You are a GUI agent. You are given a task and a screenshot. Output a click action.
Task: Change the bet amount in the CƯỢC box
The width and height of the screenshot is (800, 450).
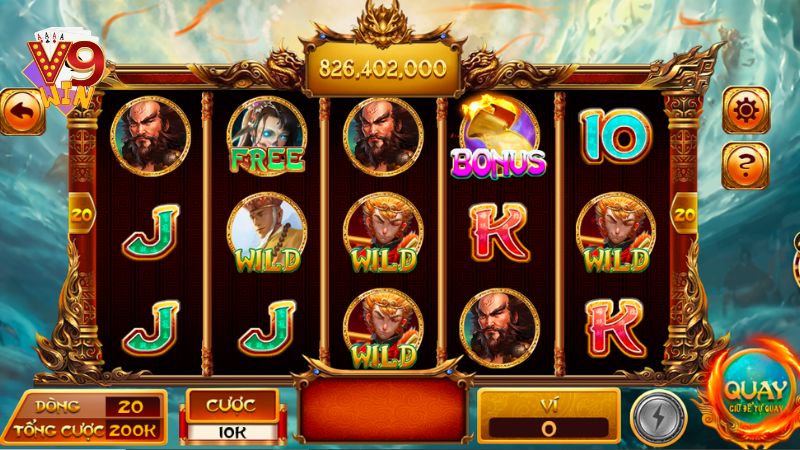pyautogui.click(x=229, y=416)
